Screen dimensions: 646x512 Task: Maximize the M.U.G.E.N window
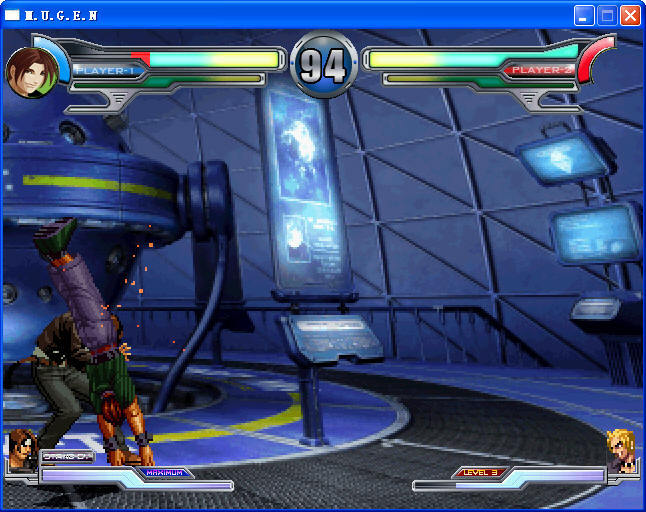(x=607, y=16)
